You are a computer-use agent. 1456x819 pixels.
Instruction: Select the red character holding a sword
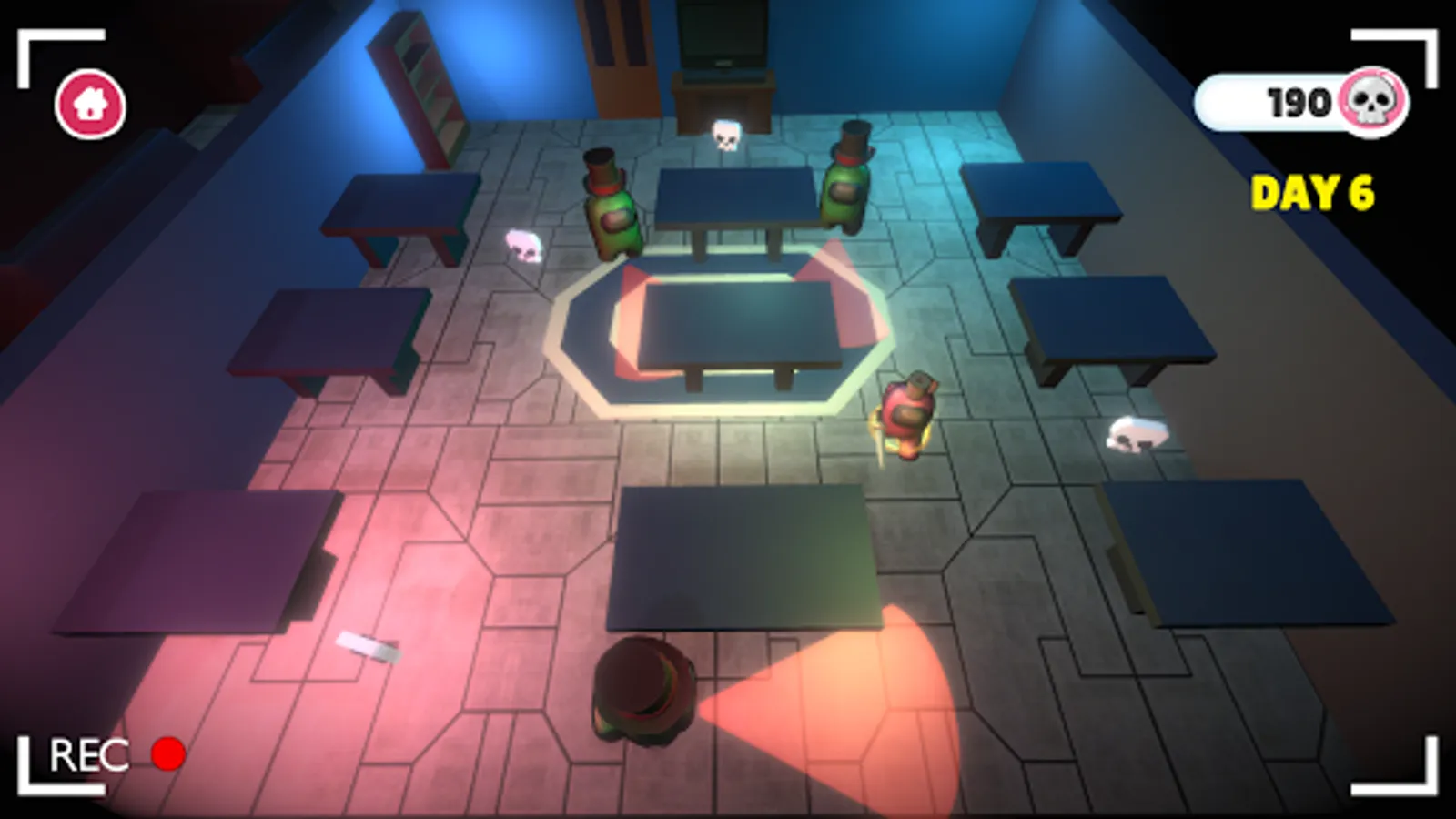(x=905, y=414)
